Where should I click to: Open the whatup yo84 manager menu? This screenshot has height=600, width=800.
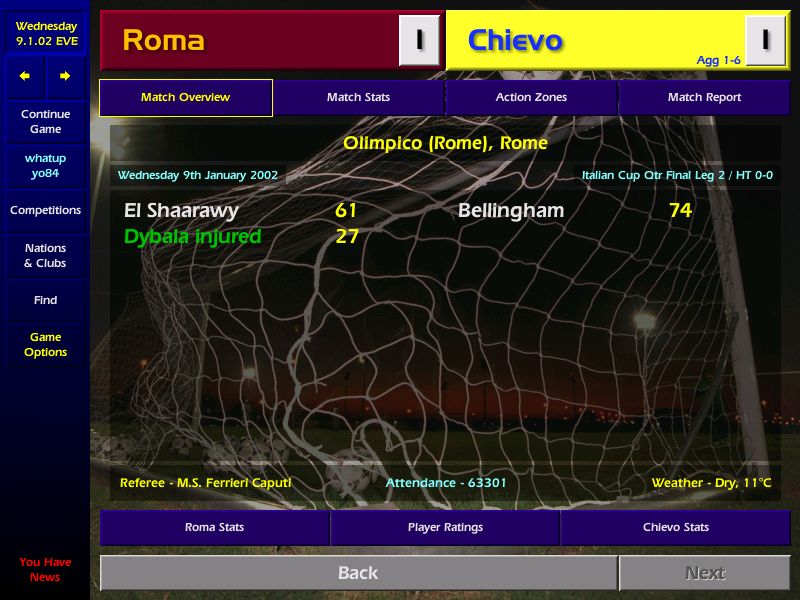click(45, 166)
